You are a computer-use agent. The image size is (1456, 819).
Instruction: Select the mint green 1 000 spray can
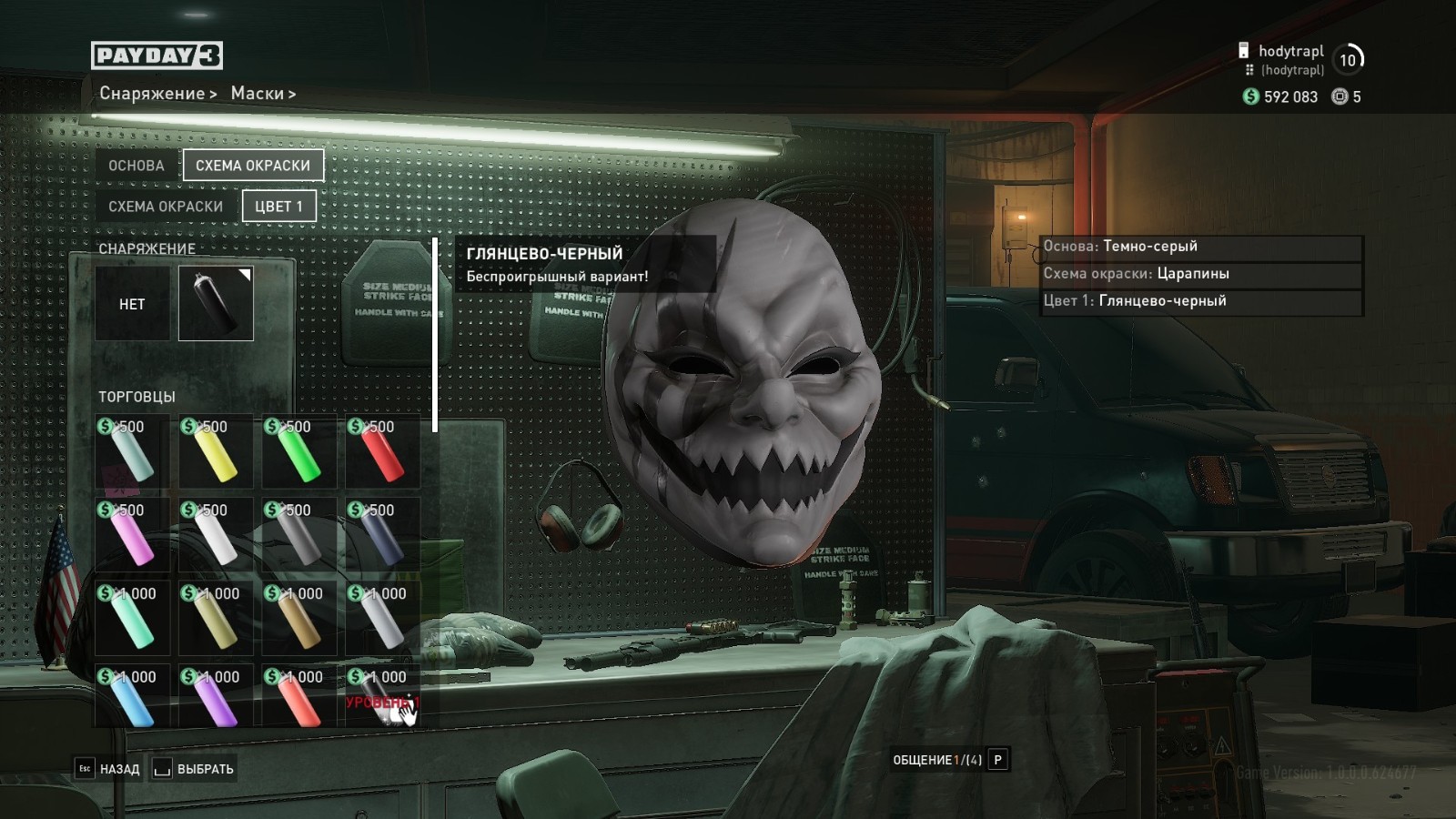(x=132, y=620)
